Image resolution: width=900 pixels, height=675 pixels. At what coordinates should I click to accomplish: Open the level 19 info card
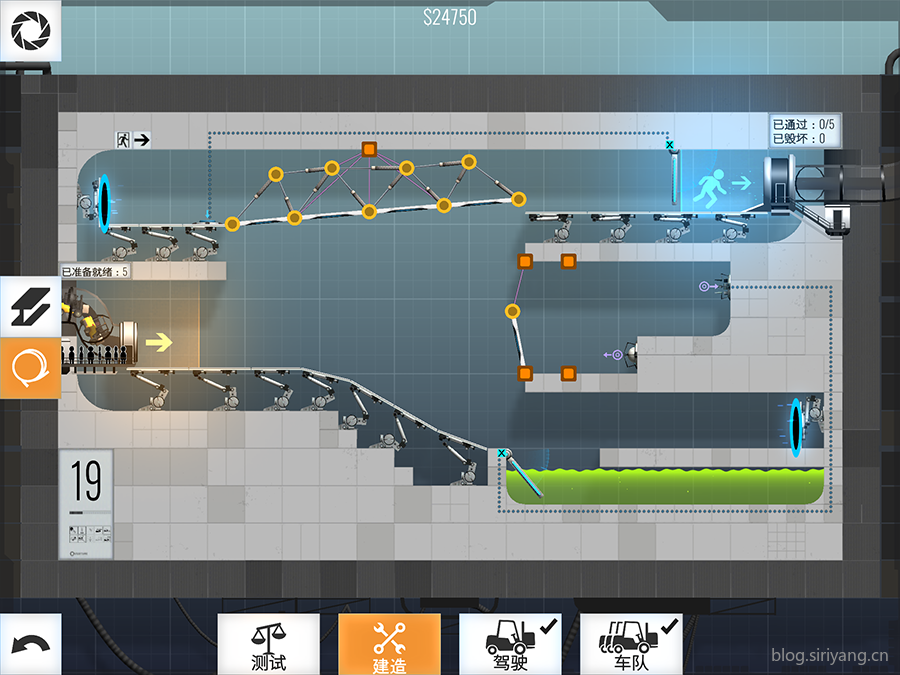(x=86, y=504)
